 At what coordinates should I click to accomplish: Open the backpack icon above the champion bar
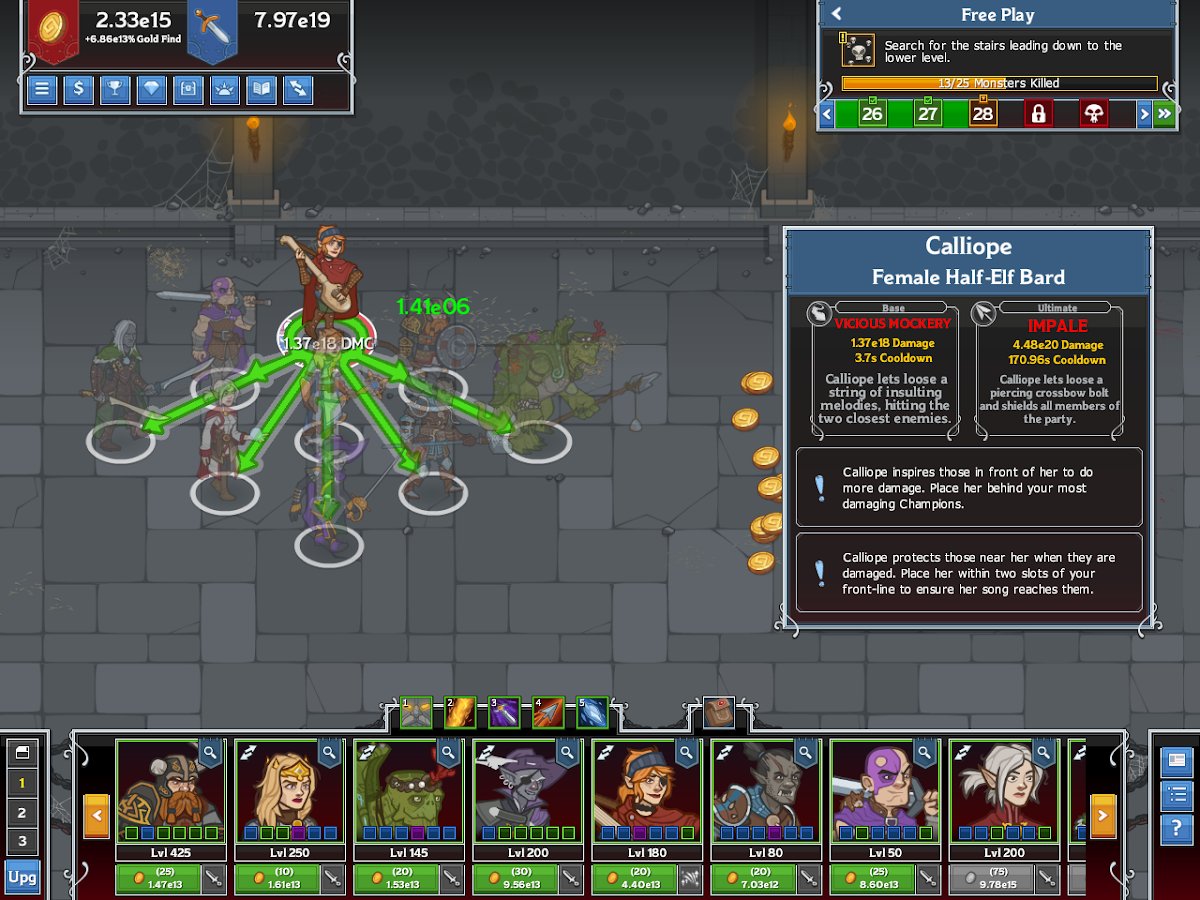pos(718,712)
